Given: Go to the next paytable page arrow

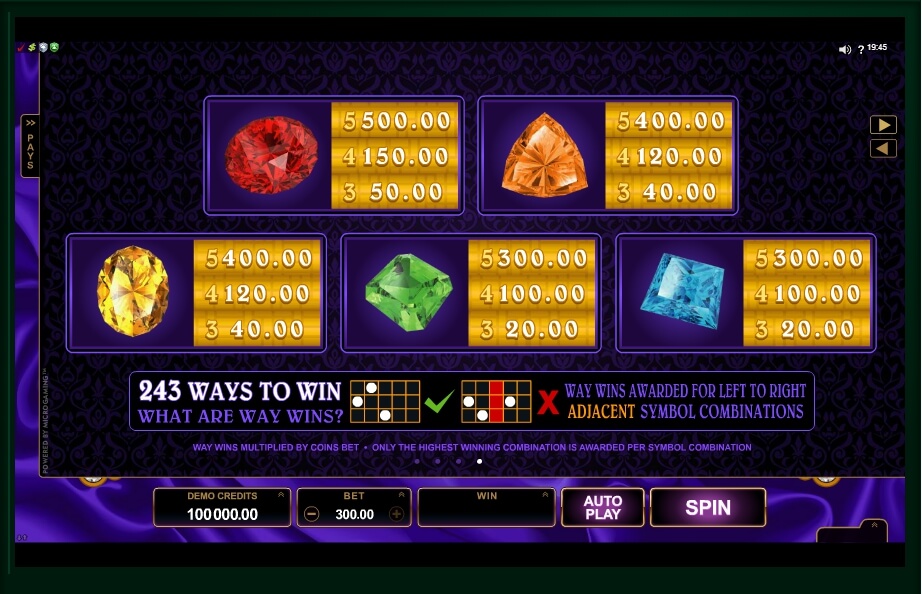Looking at the screenshot, I should tap(882, 125).
